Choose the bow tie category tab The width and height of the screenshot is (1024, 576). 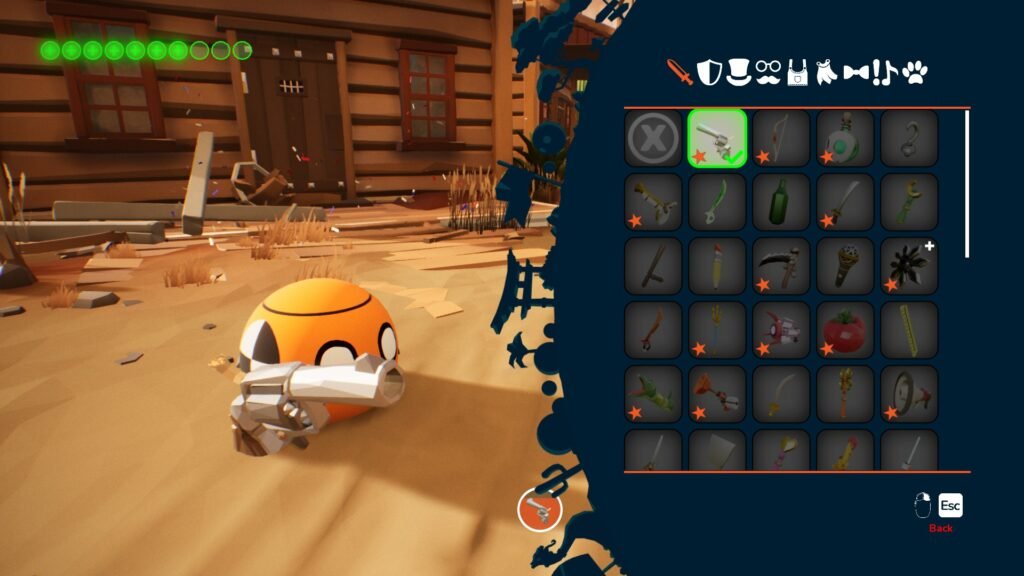point(855,73)
